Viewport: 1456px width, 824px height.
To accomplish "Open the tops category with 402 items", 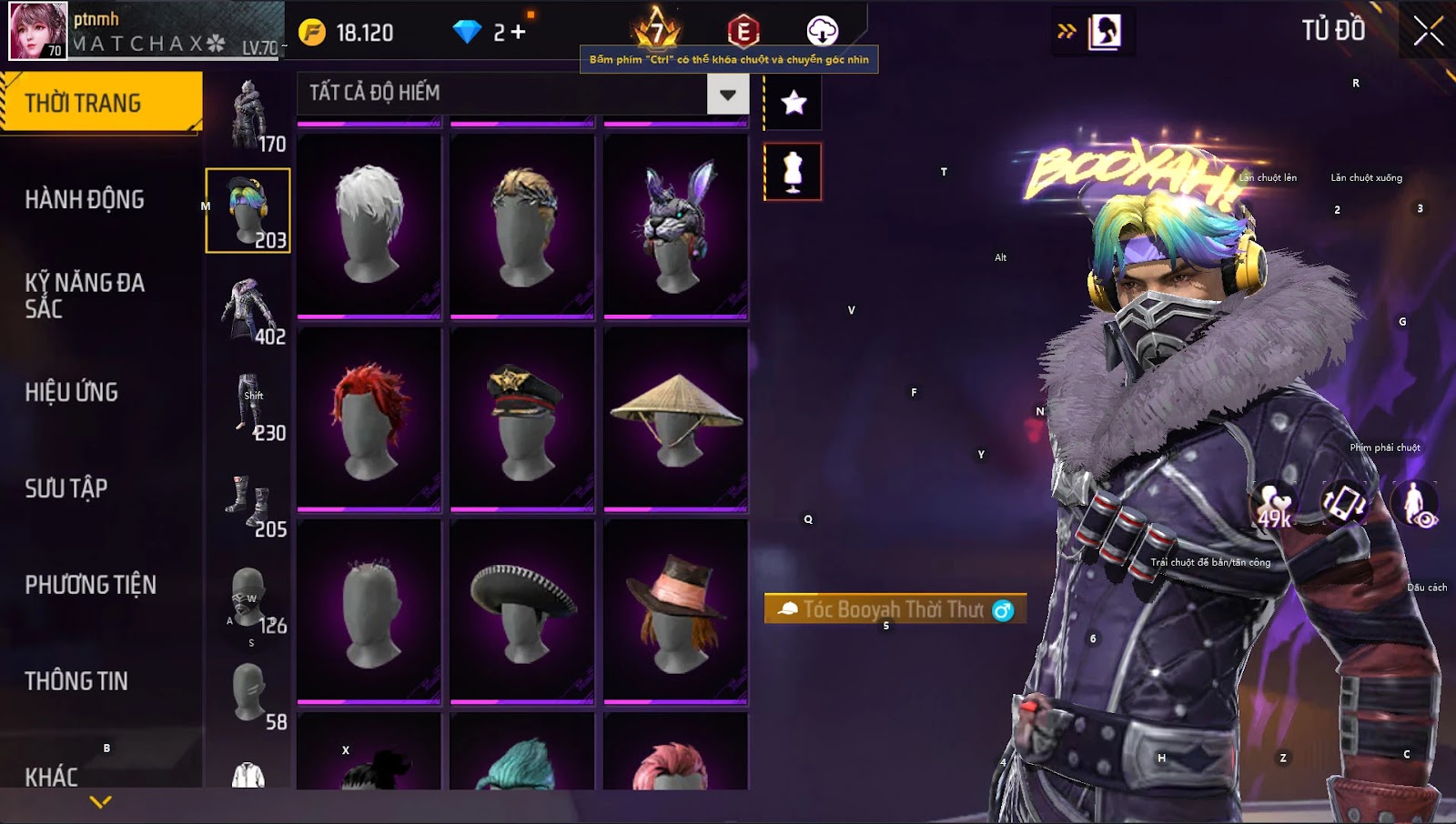I will coord(248,310).
